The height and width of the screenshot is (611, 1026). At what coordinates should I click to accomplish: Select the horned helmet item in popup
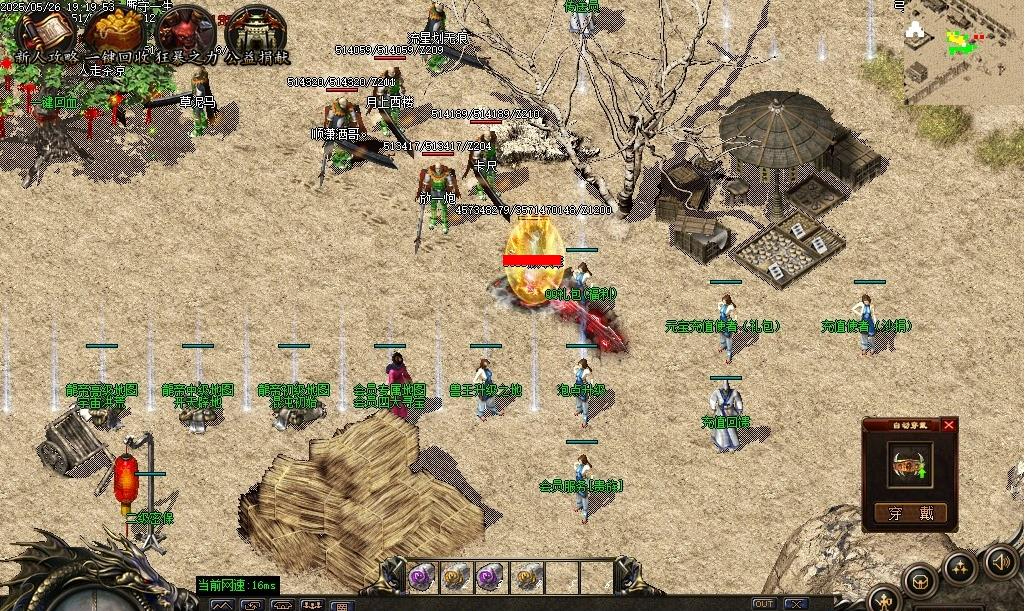pyautogui.click(x=909, y=465)
